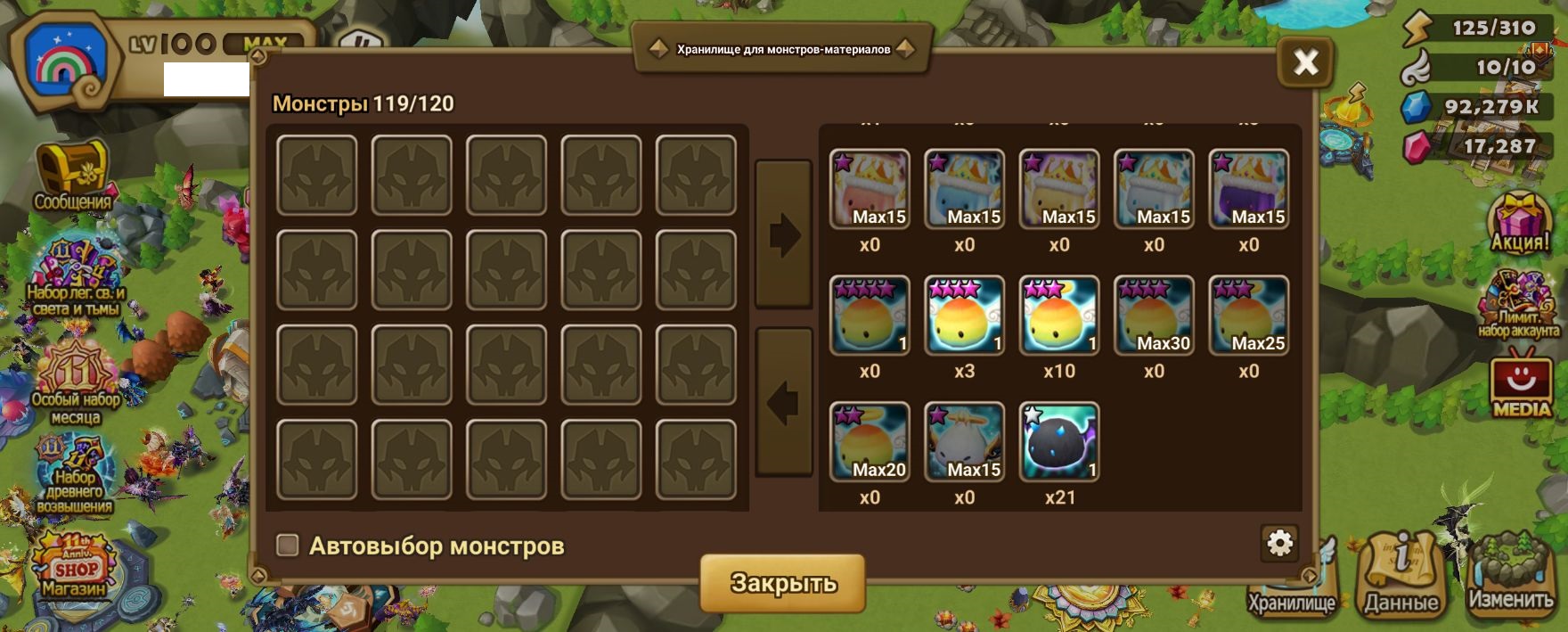Select the three-star rainbowmon with x10 count
Viewport: 1568px width, 632px height.
1059,316
